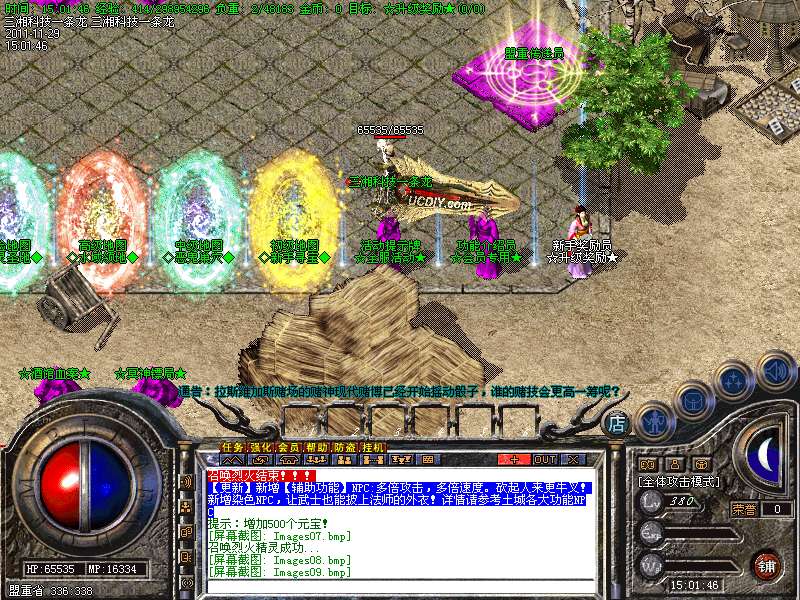Open the red 铺 stall button
Viewport: 800px width, 600px height.
pyautogui.click(x=767, y=565)
